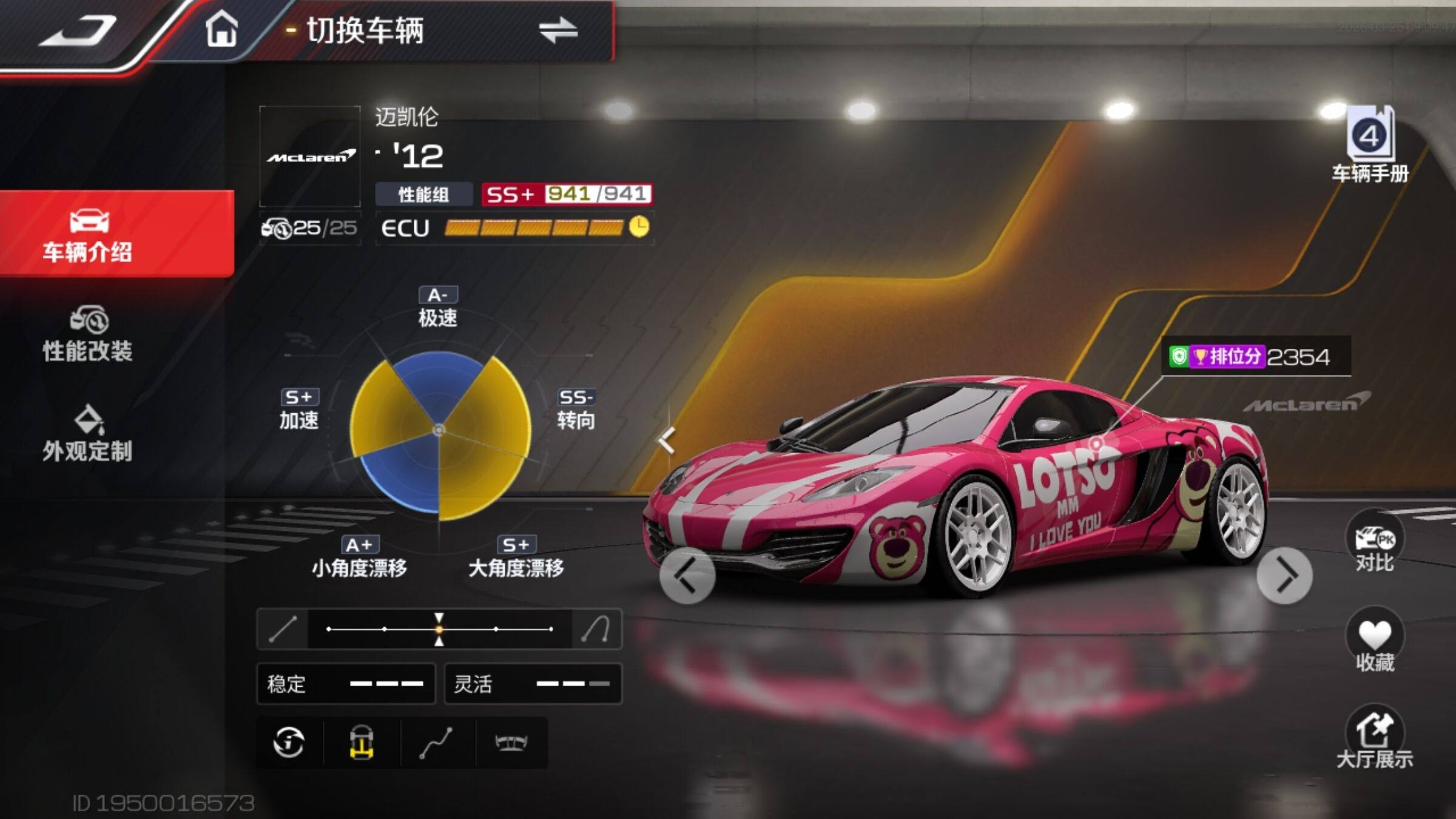The width and height of the screenshot is (1456, 819).
Task: Select the 车辆介绍 vehicle intro tab
Action: [89, 235]
